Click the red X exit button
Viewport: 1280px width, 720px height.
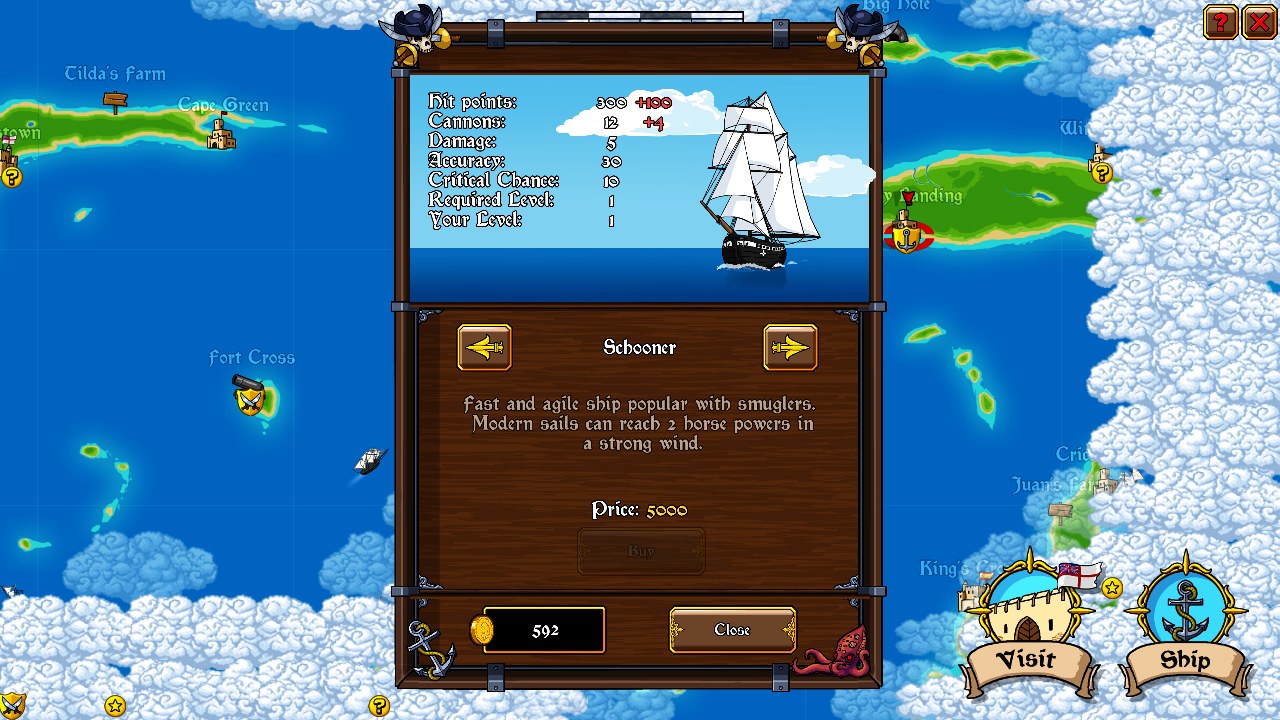pos(1258,22)
